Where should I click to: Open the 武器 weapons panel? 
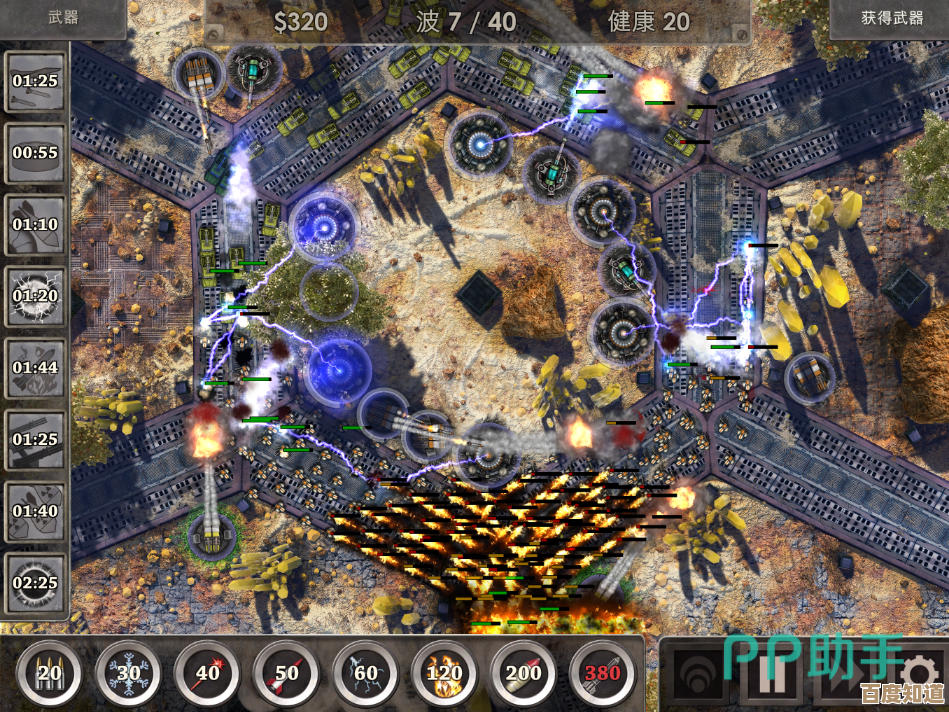(x=63, y=18)
